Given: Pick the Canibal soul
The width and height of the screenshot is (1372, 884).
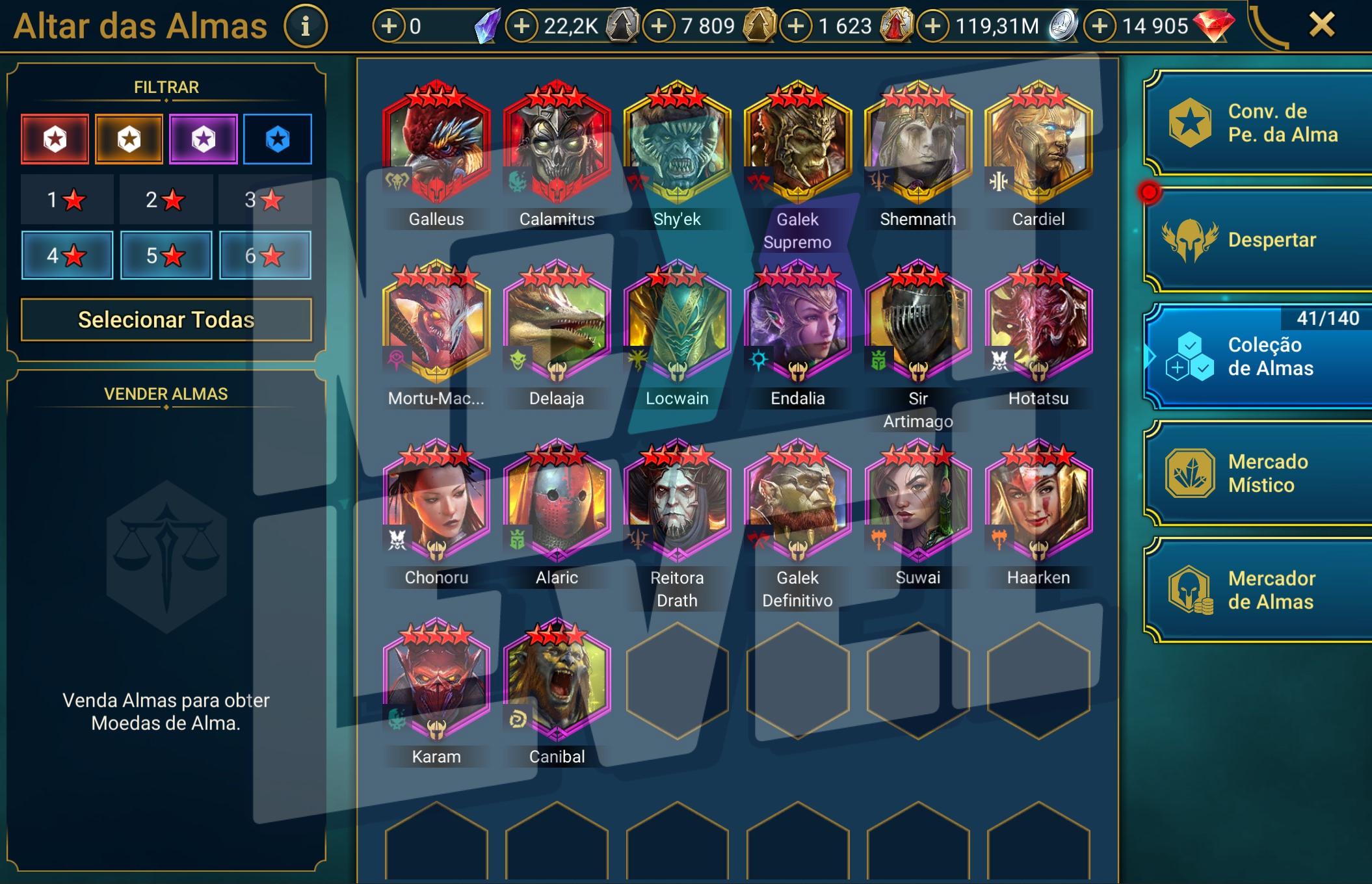Looking at the screenshot, I should pyautogui.click(x=557, y=679).
